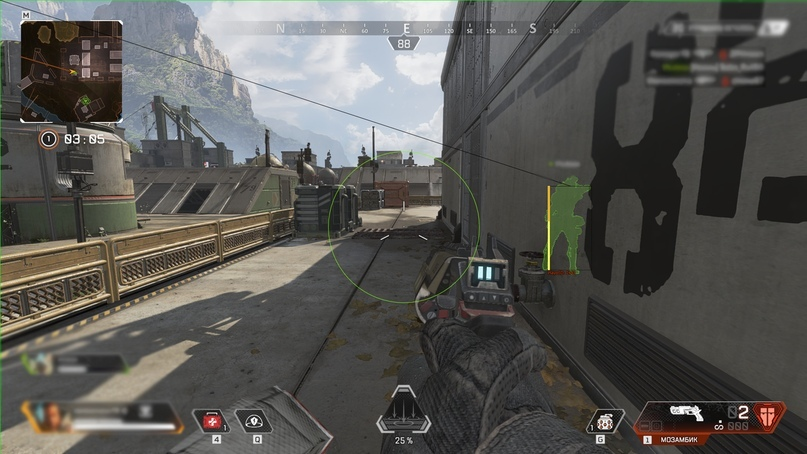Select the teammate status banner
This screenshot has height=454, width=807.
pyautogui.click(x=80, y=364)
